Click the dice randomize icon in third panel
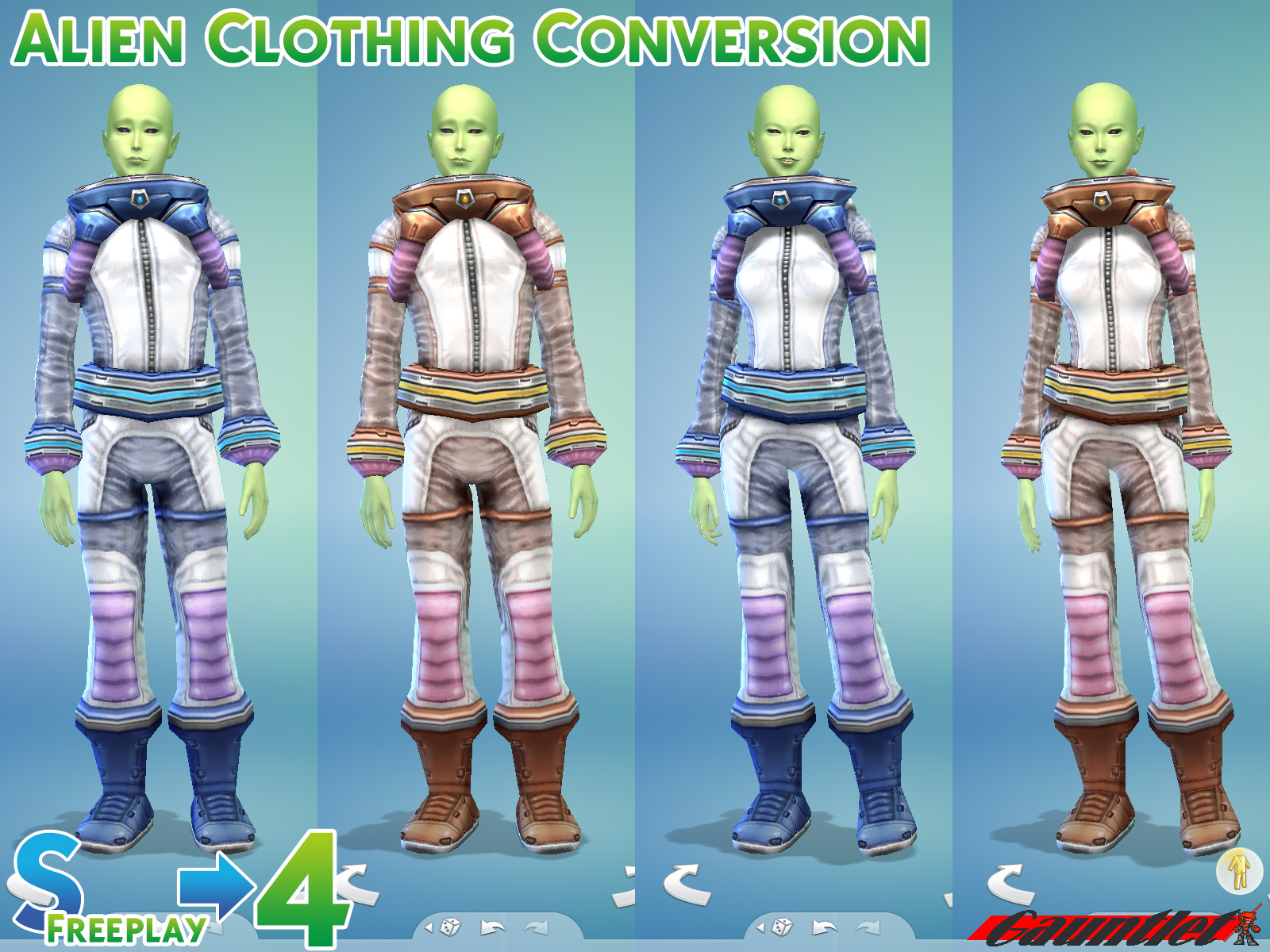This screenshot has width=1270, height=952. tap(783, 927)
